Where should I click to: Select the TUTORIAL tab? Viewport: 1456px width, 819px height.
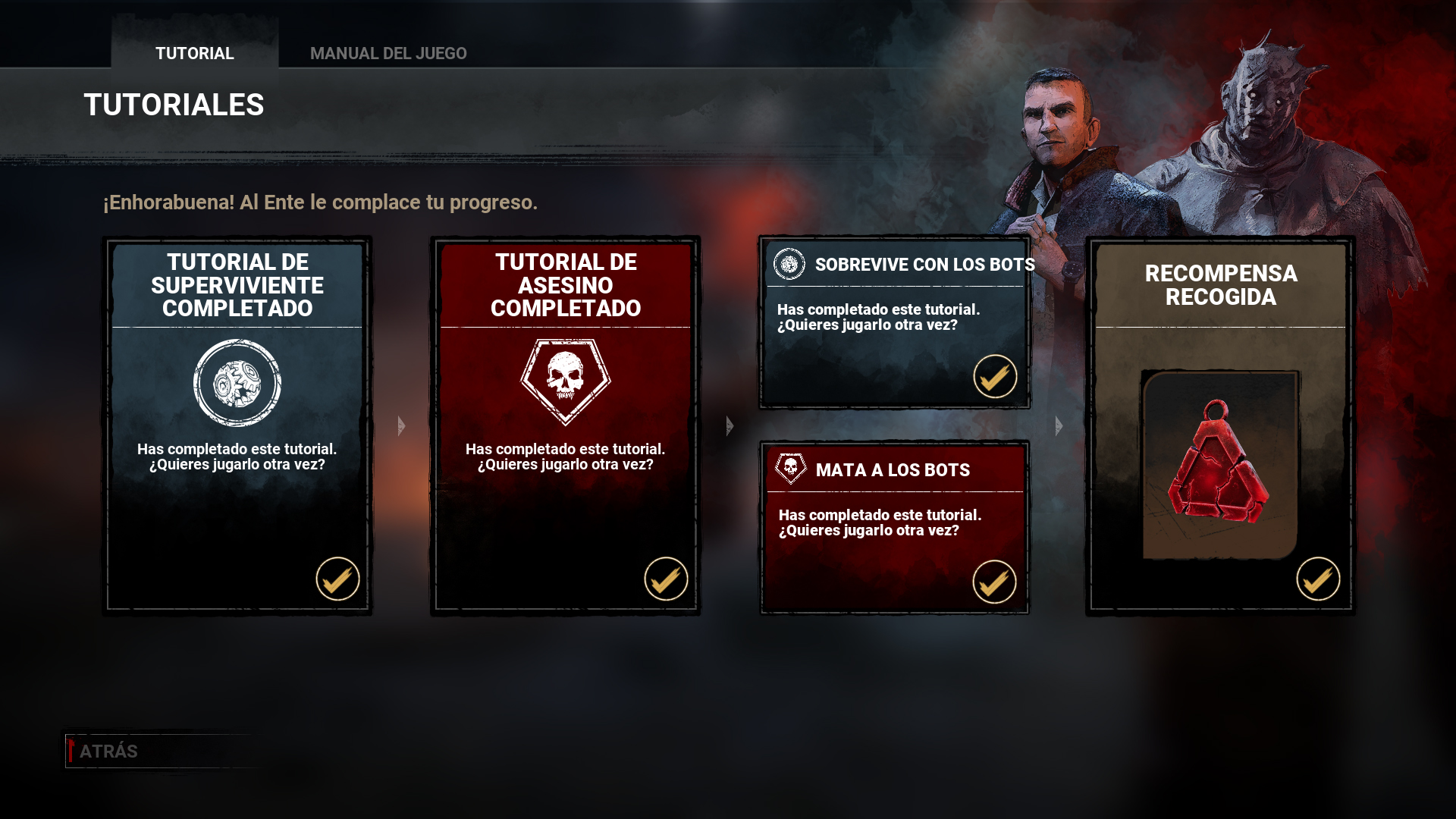coord(194,53)
